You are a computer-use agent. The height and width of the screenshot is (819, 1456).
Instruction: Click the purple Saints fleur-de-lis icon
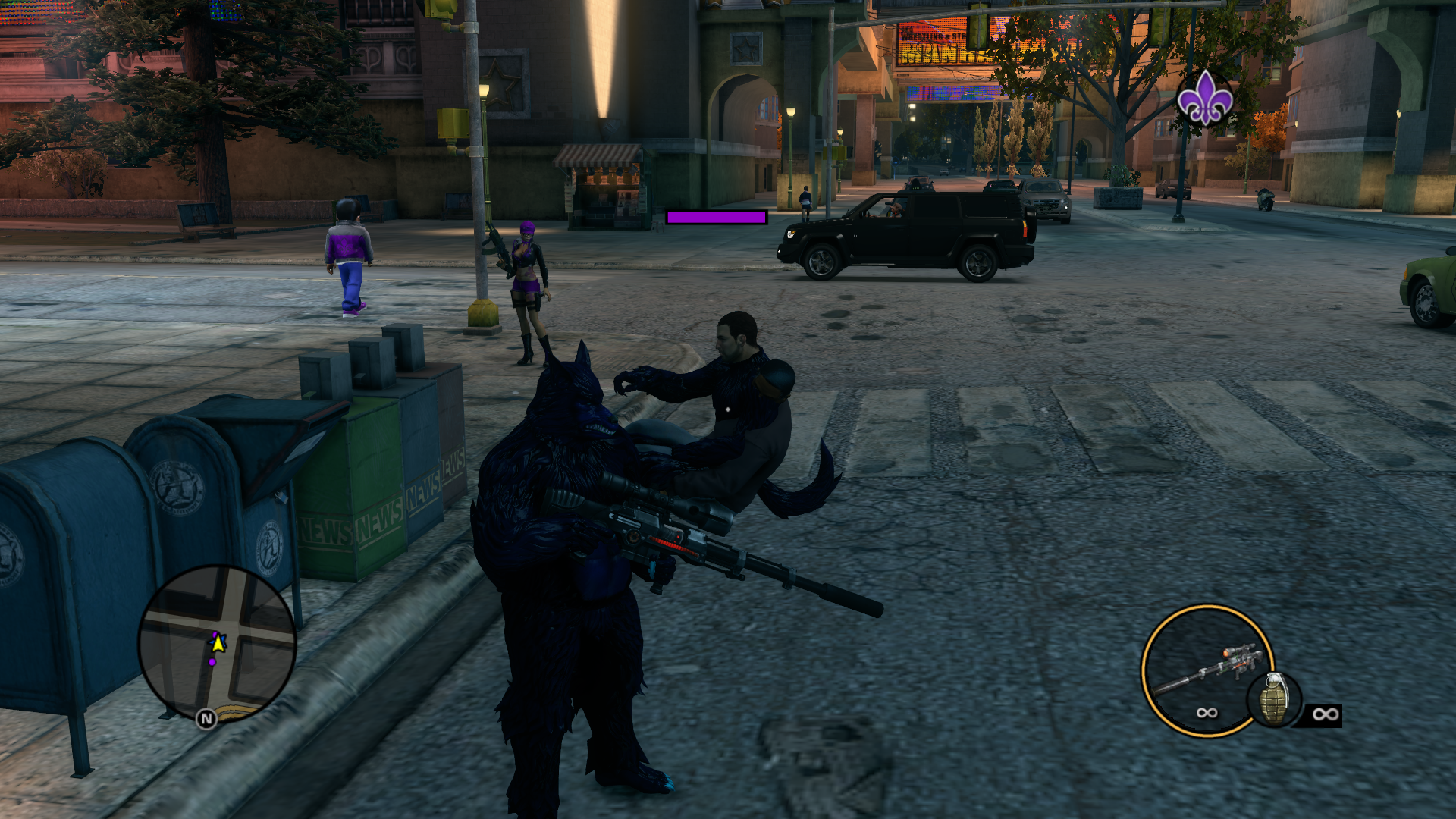pos(1204,99)
